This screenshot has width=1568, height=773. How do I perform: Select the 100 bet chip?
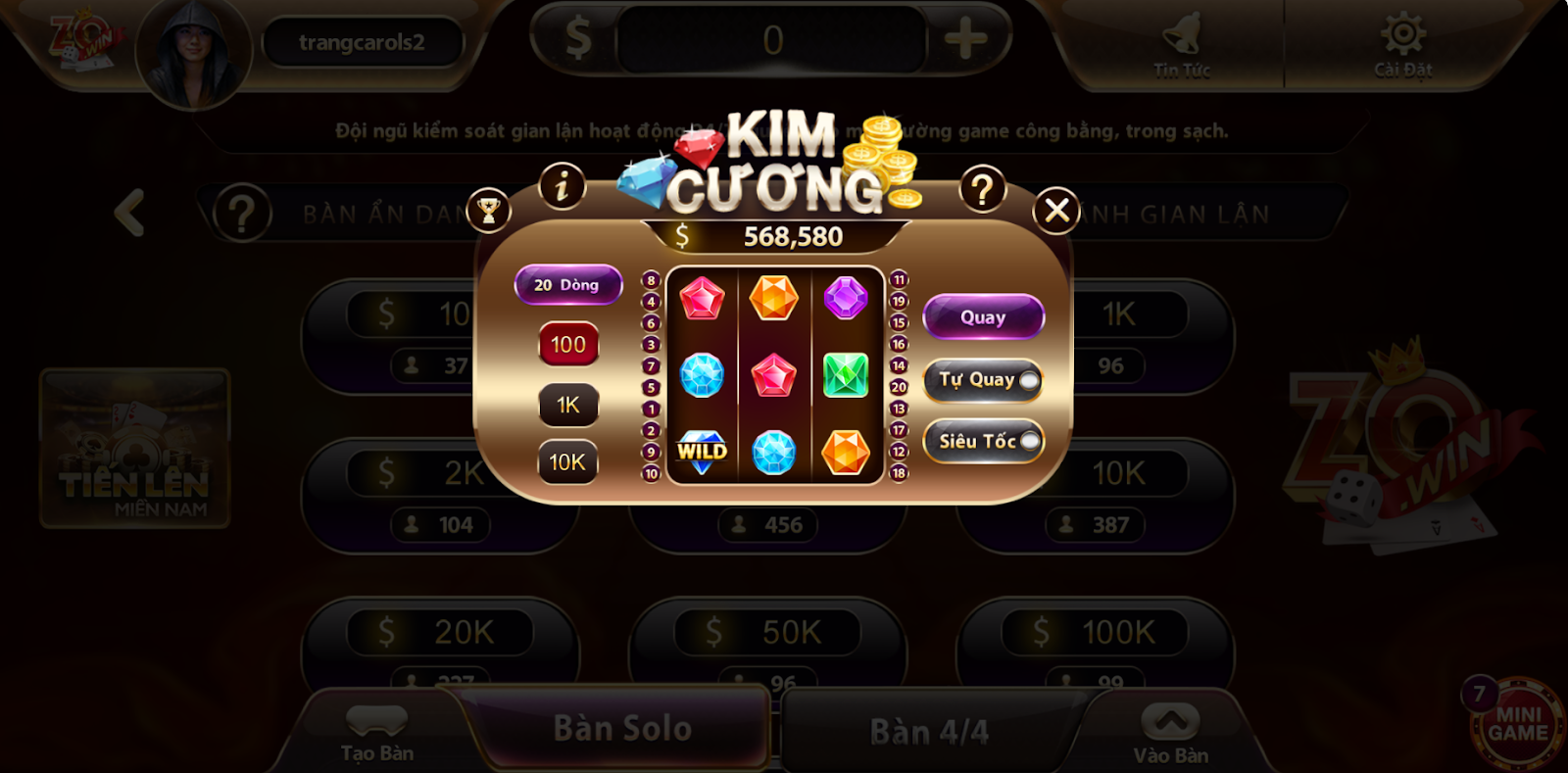pos(568,345)
